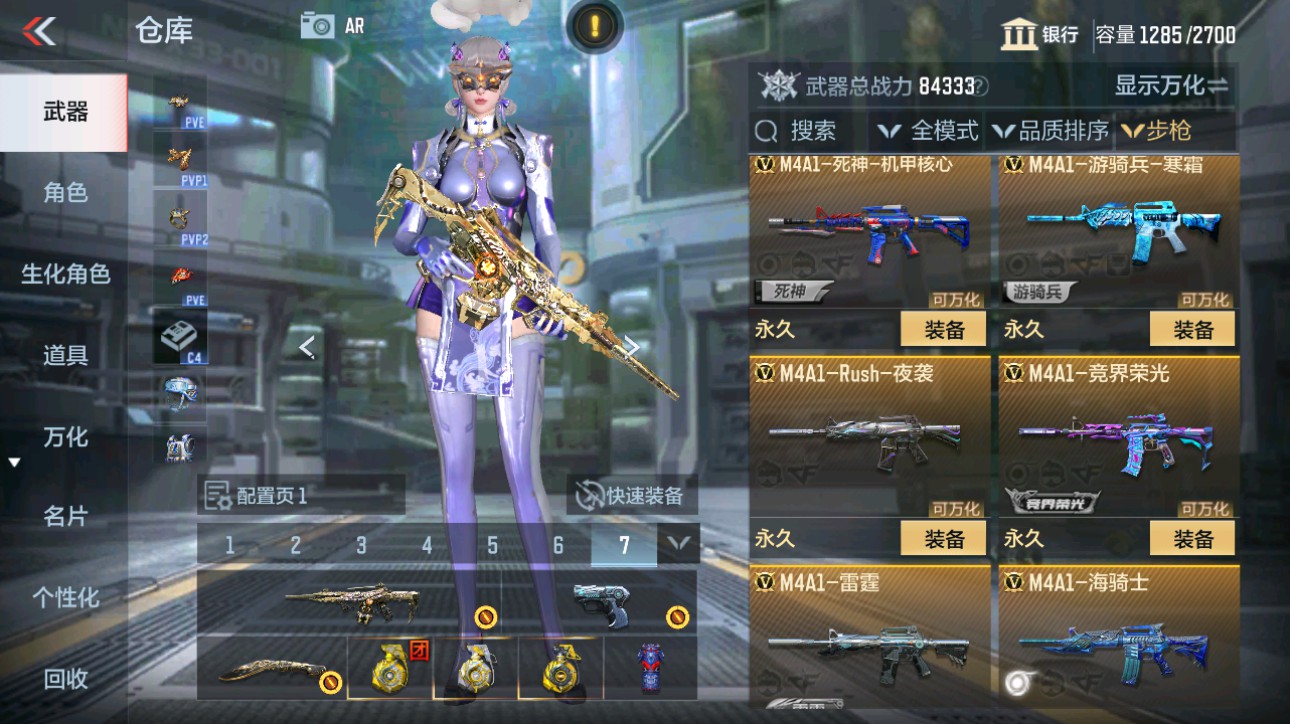Switch to the 角色 character tab
Image resolution: width=1290 pixels, height=724 pixels.
[x=65, y=193]
